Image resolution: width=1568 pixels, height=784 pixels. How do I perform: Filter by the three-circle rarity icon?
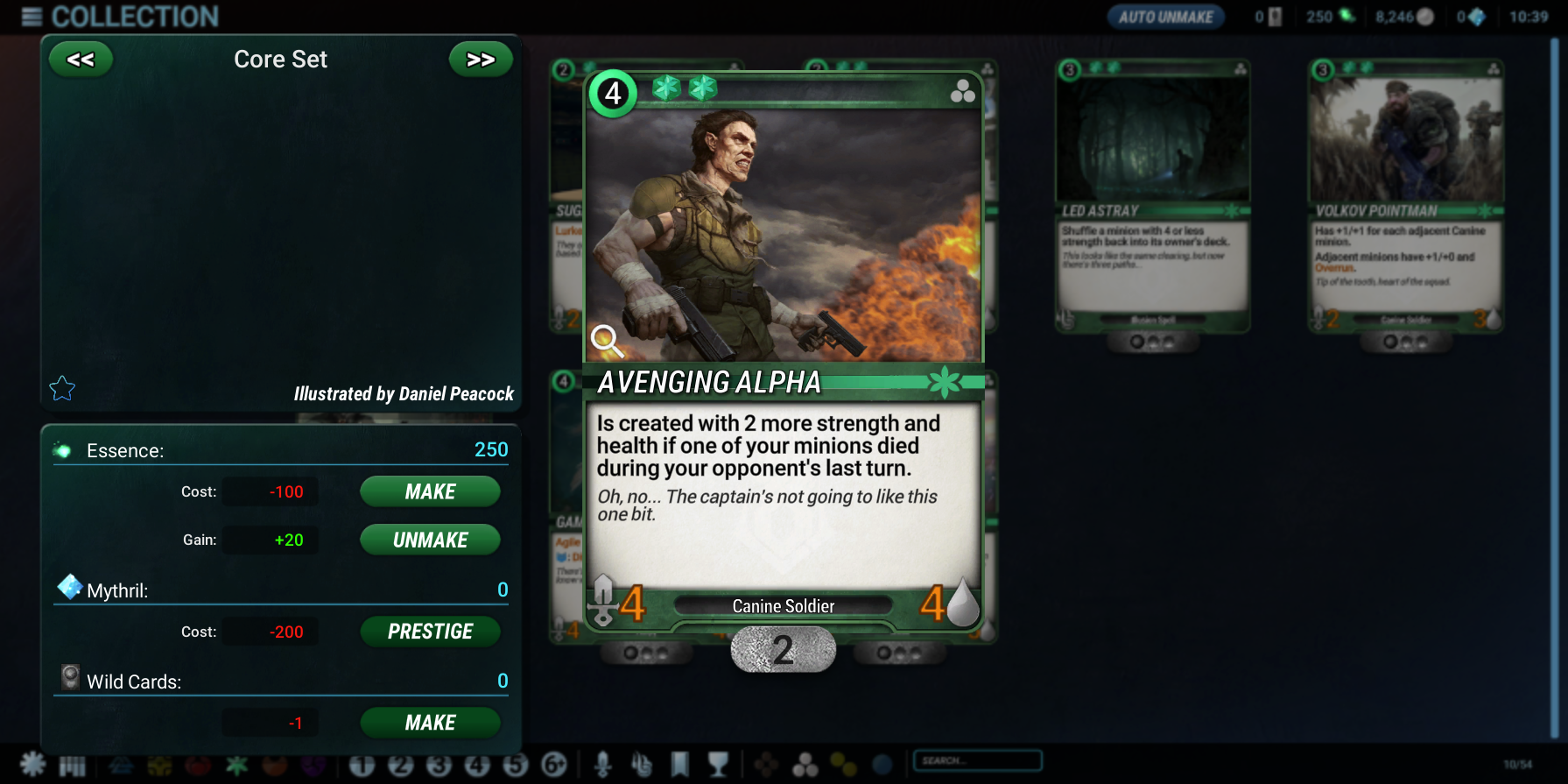[x=805, y=765]
